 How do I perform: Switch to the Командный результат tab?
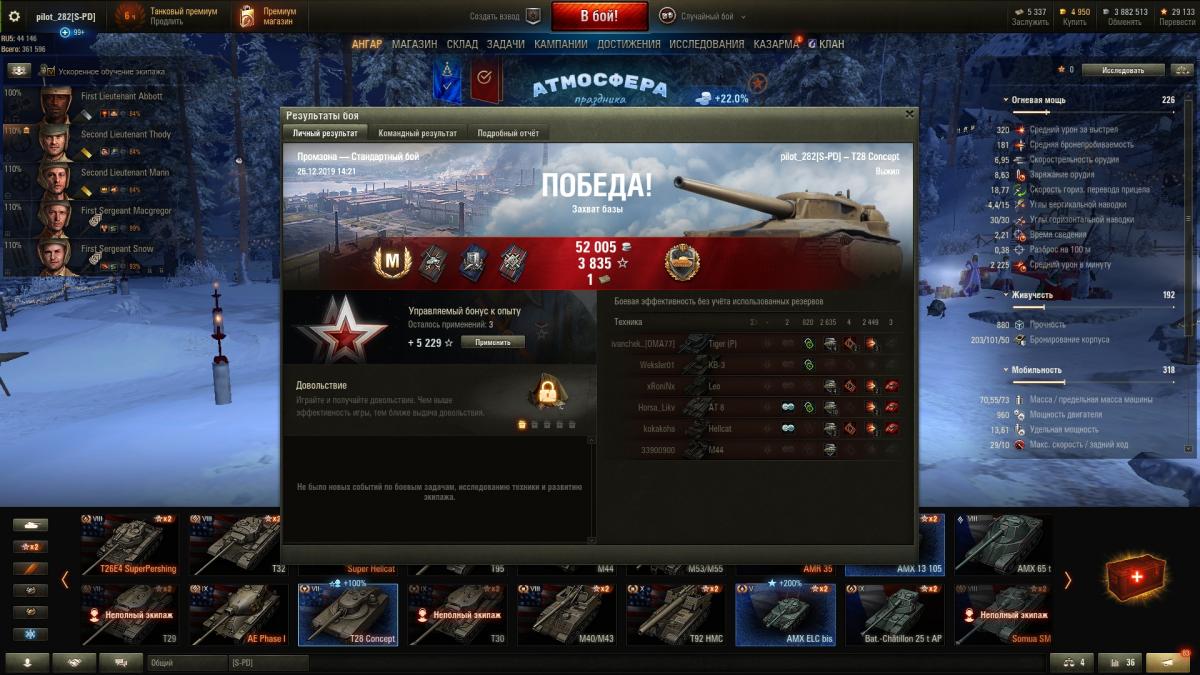pyautogui.click(x=418, y=133)
